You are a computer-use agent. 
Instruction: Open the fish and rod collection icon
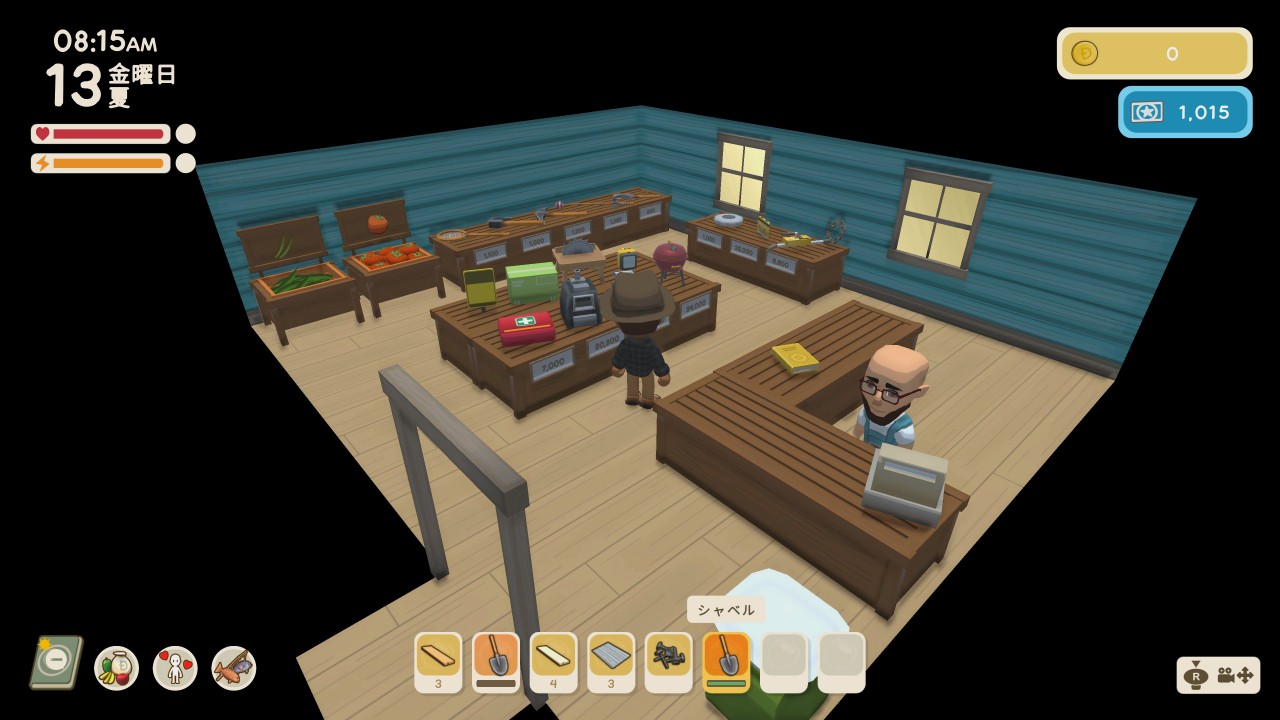pyautogui.click(x=234, y=668)
